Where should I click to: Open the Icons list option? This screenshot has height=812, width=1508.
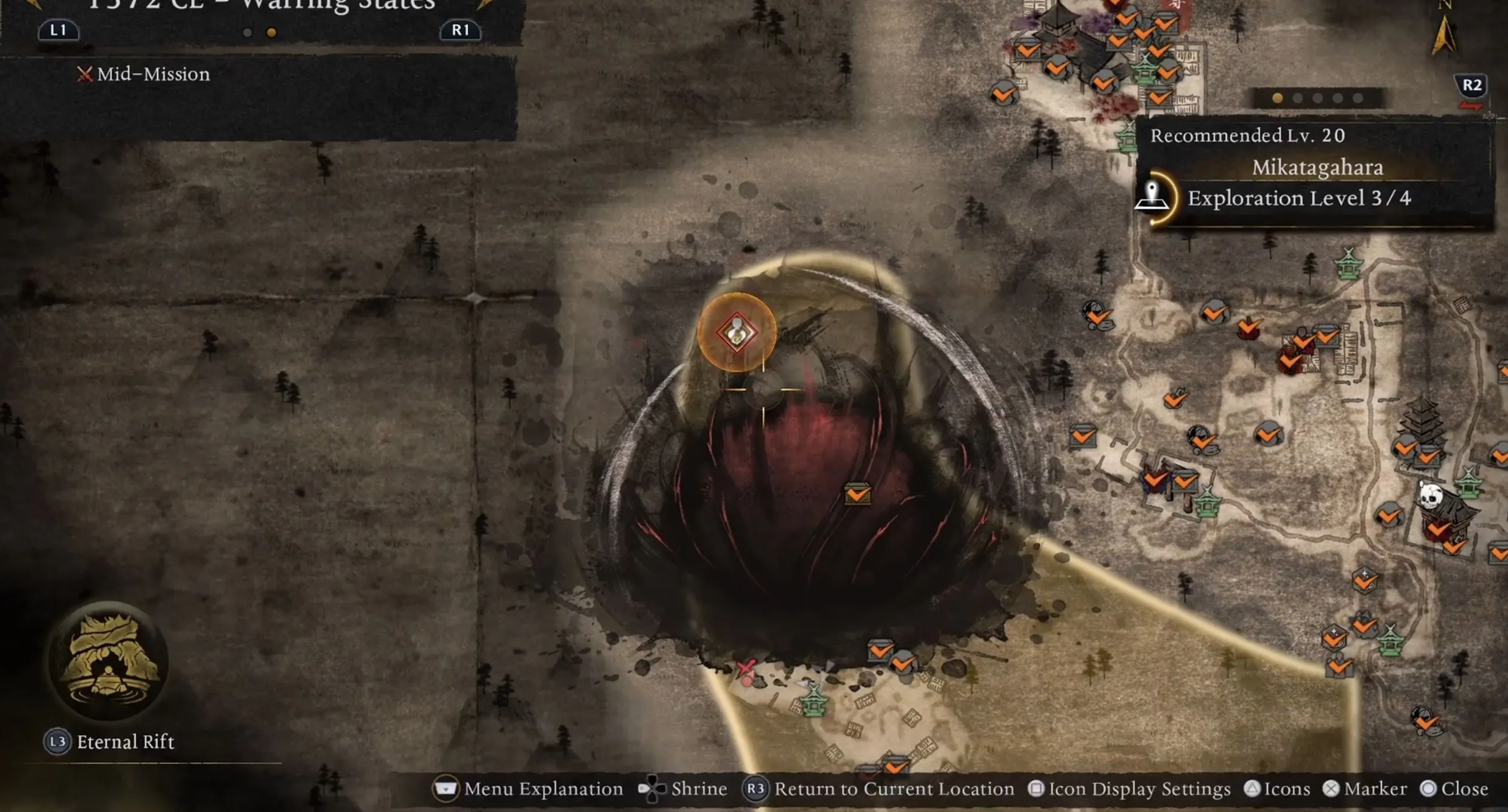pos(1277,789)
